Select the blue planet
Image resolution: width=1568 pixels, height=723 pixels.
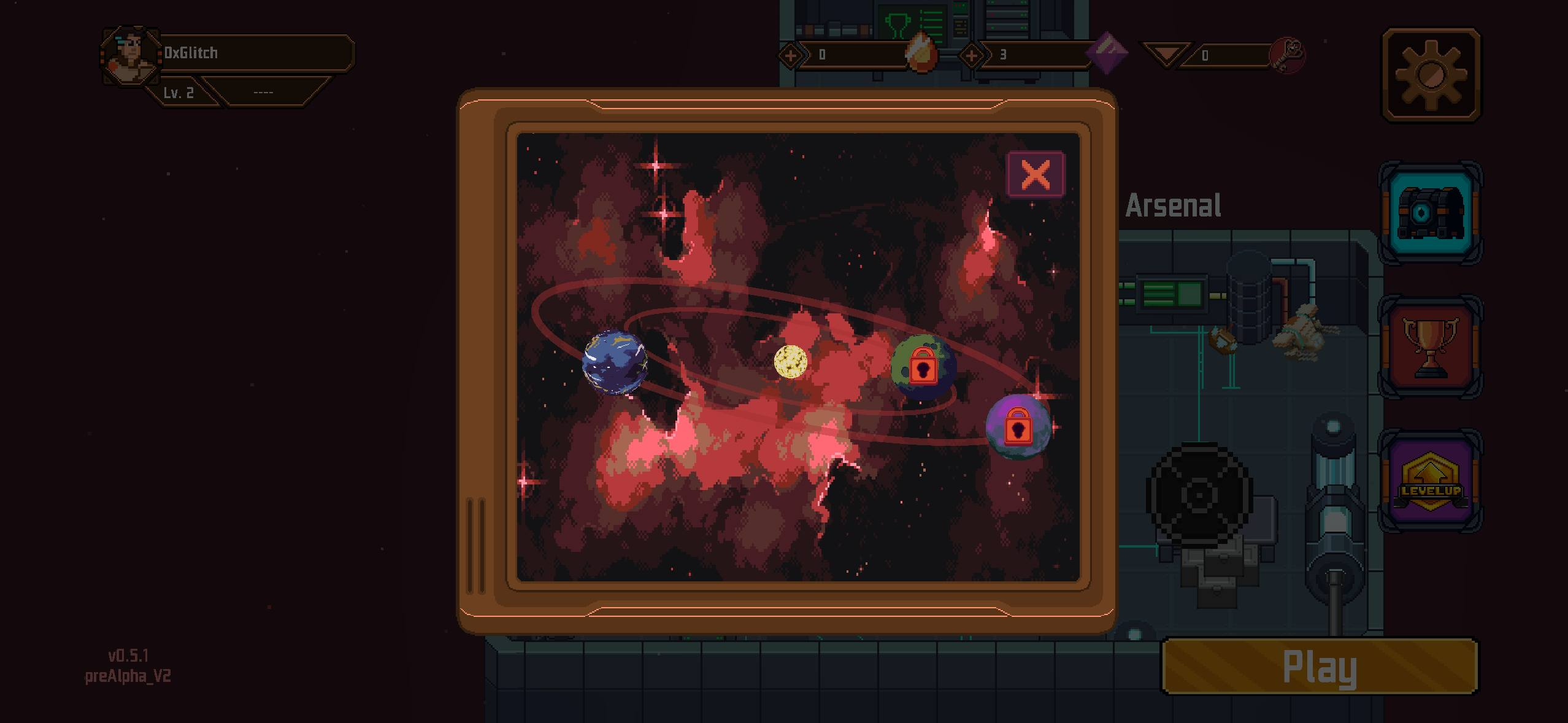coord(614,362)
